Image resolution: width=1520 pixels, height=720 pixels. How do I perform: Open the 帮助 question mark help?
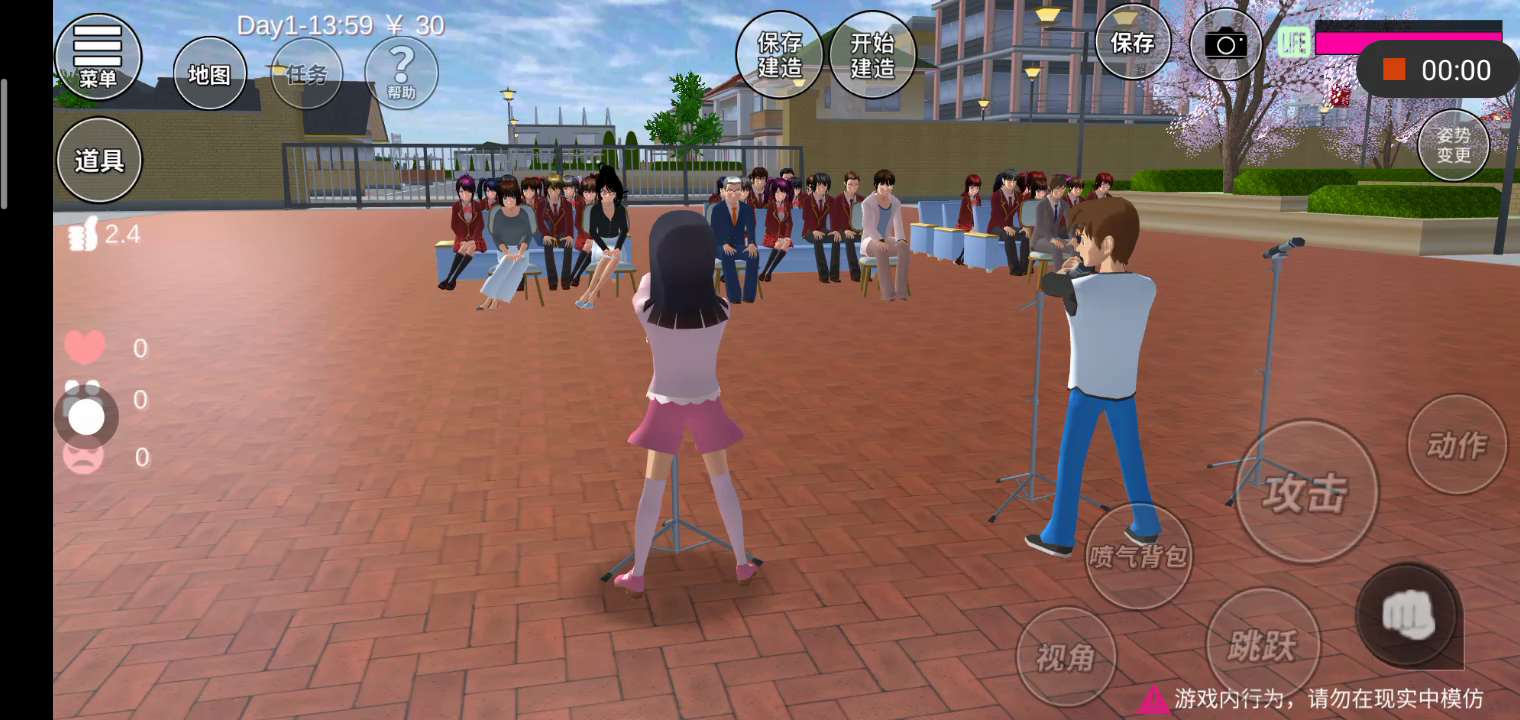[x=401, y=73]
